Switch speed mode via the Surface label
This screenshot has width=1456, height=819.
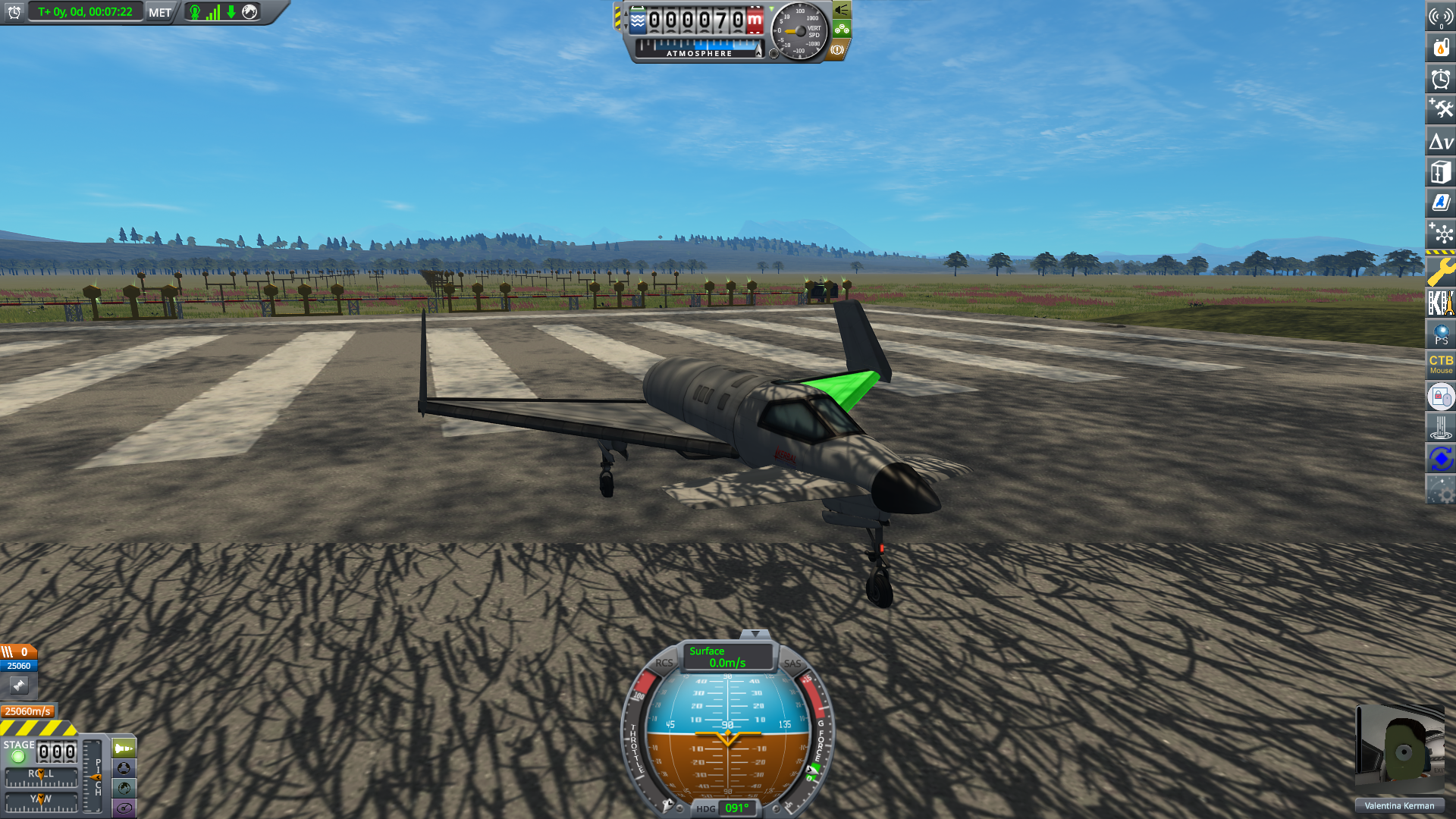coord(707,651)
